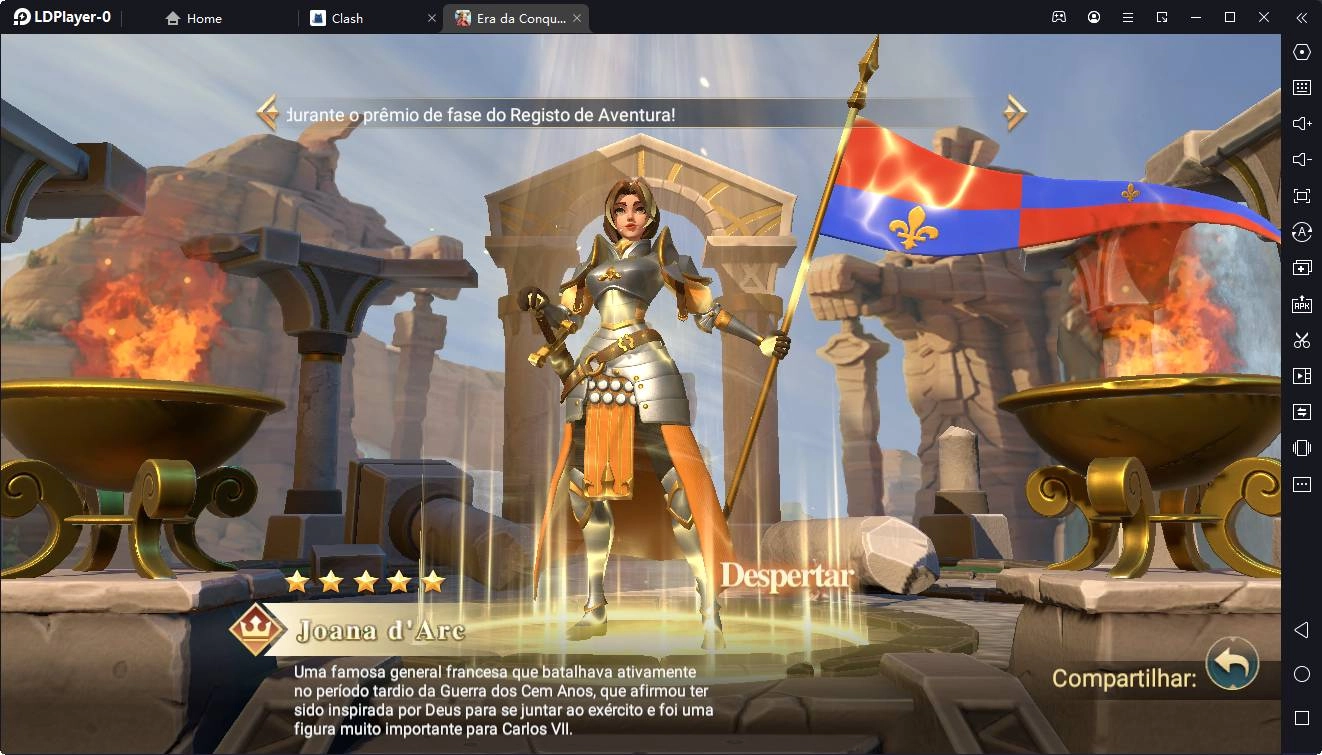Screen dimensions: 1322x755
Task: Switch to the Home tab
Action: click(193, 17)
